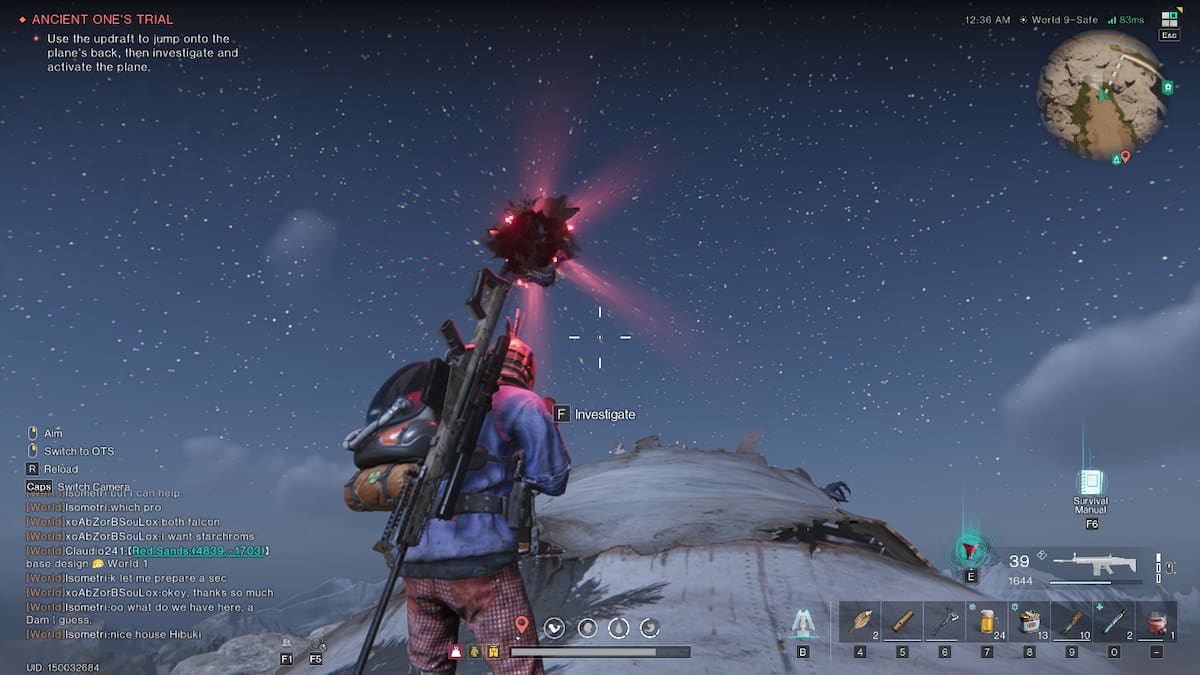Open the Ancient One's Trial quest tracker
This screenshot has height=675, width=1200.
102,19
